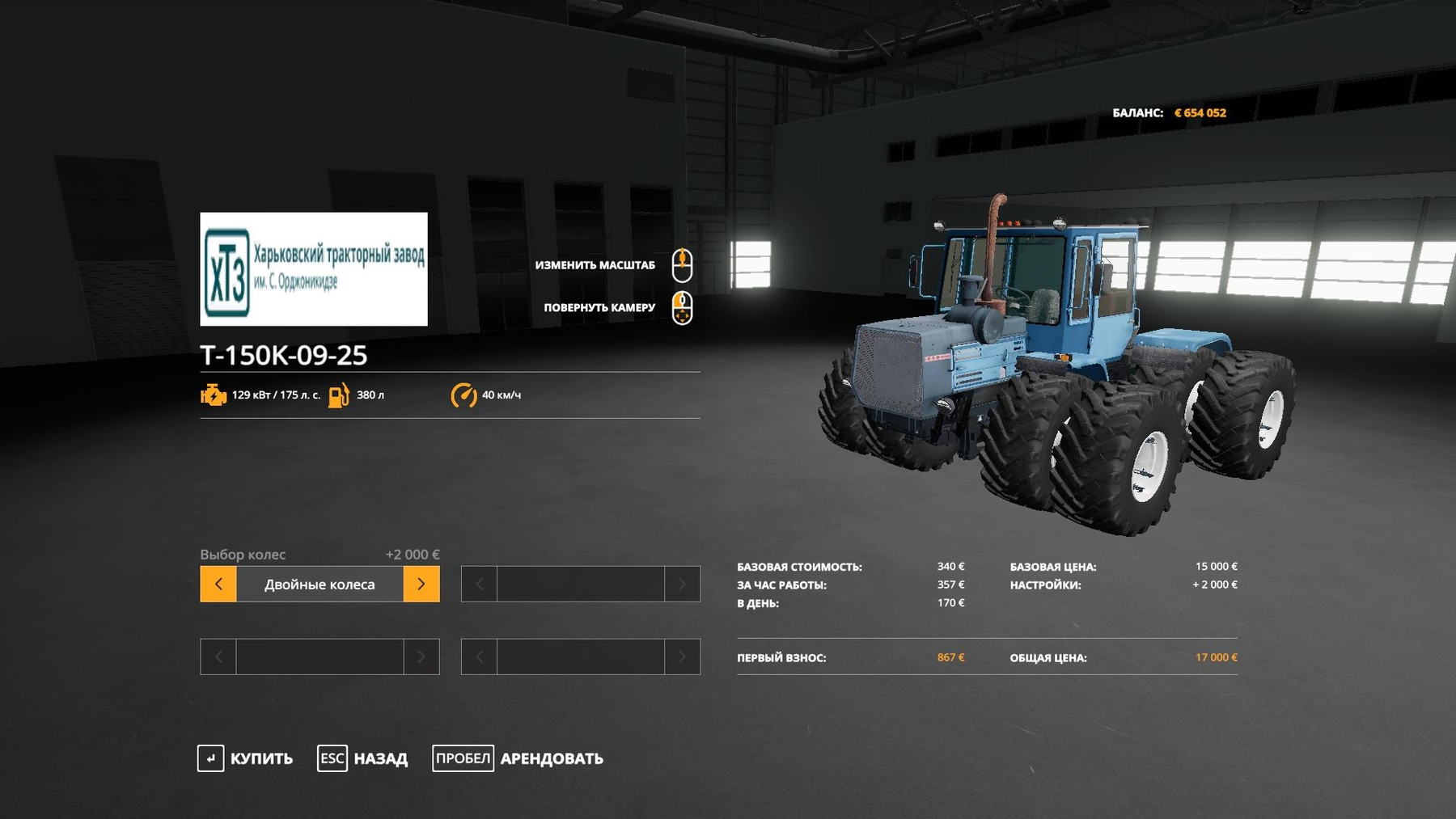This screenshot has width=1456, height=819.
Task: Buy the tractor with Купить
Action: pyautogui.click(x=245, y=758)
